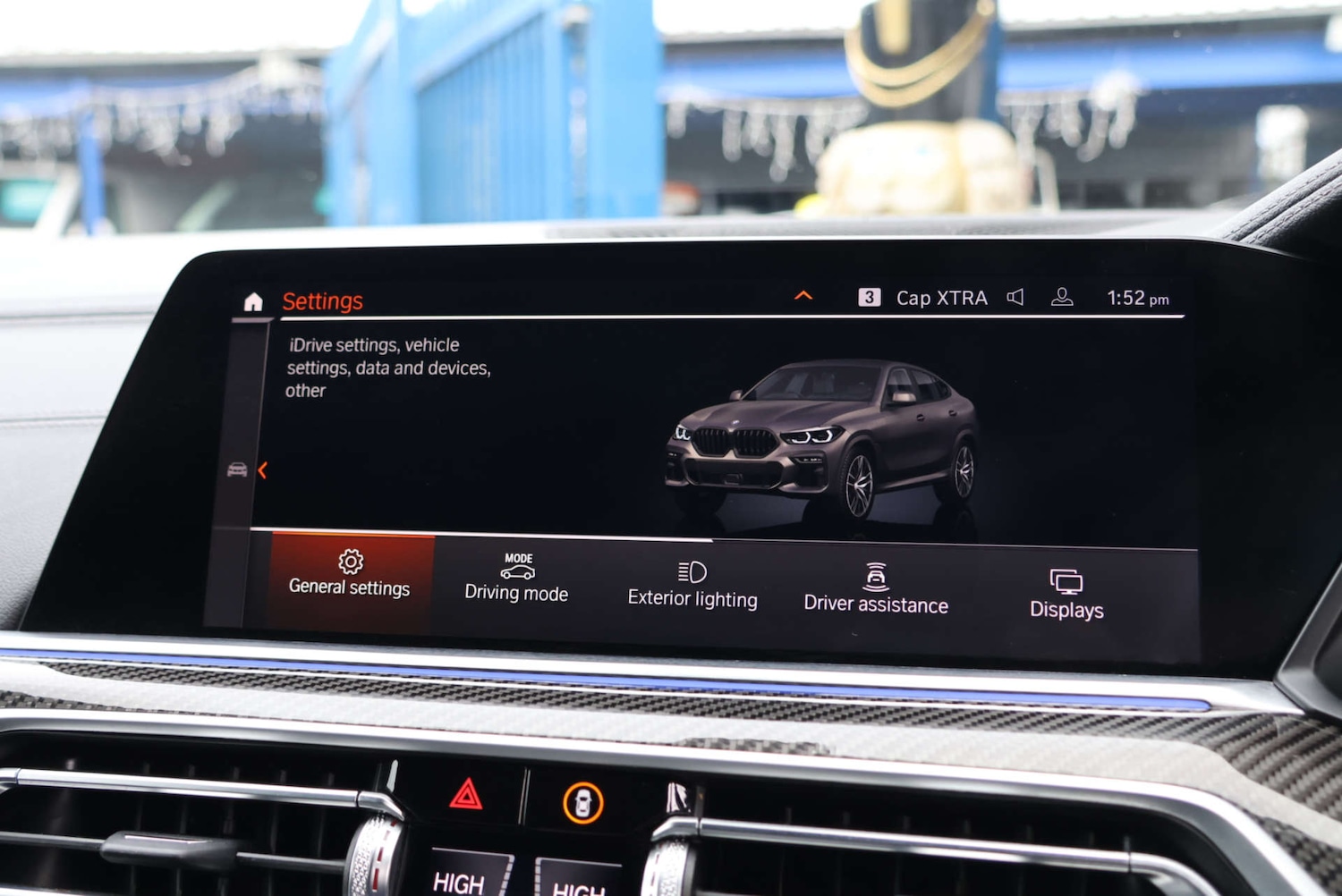The image size is (1342, 896).
Task: Tap the radio preset 3 badge
Action: 869,296
